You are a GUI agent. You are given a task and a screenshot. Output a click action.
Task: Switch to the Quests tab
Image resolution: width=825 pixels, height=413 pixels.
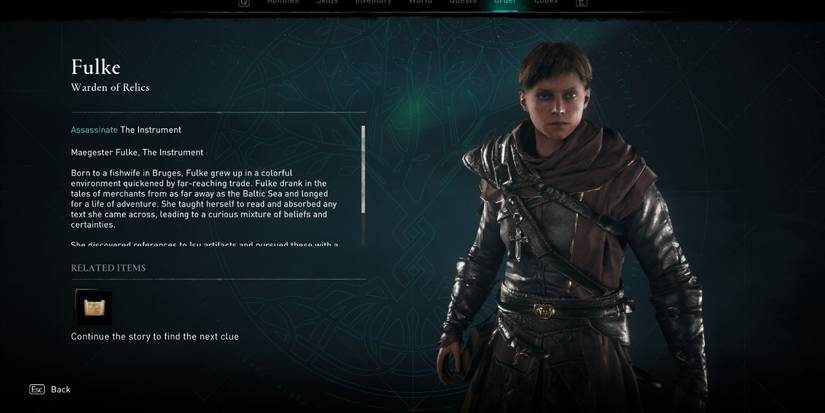(x=463, y=3)
